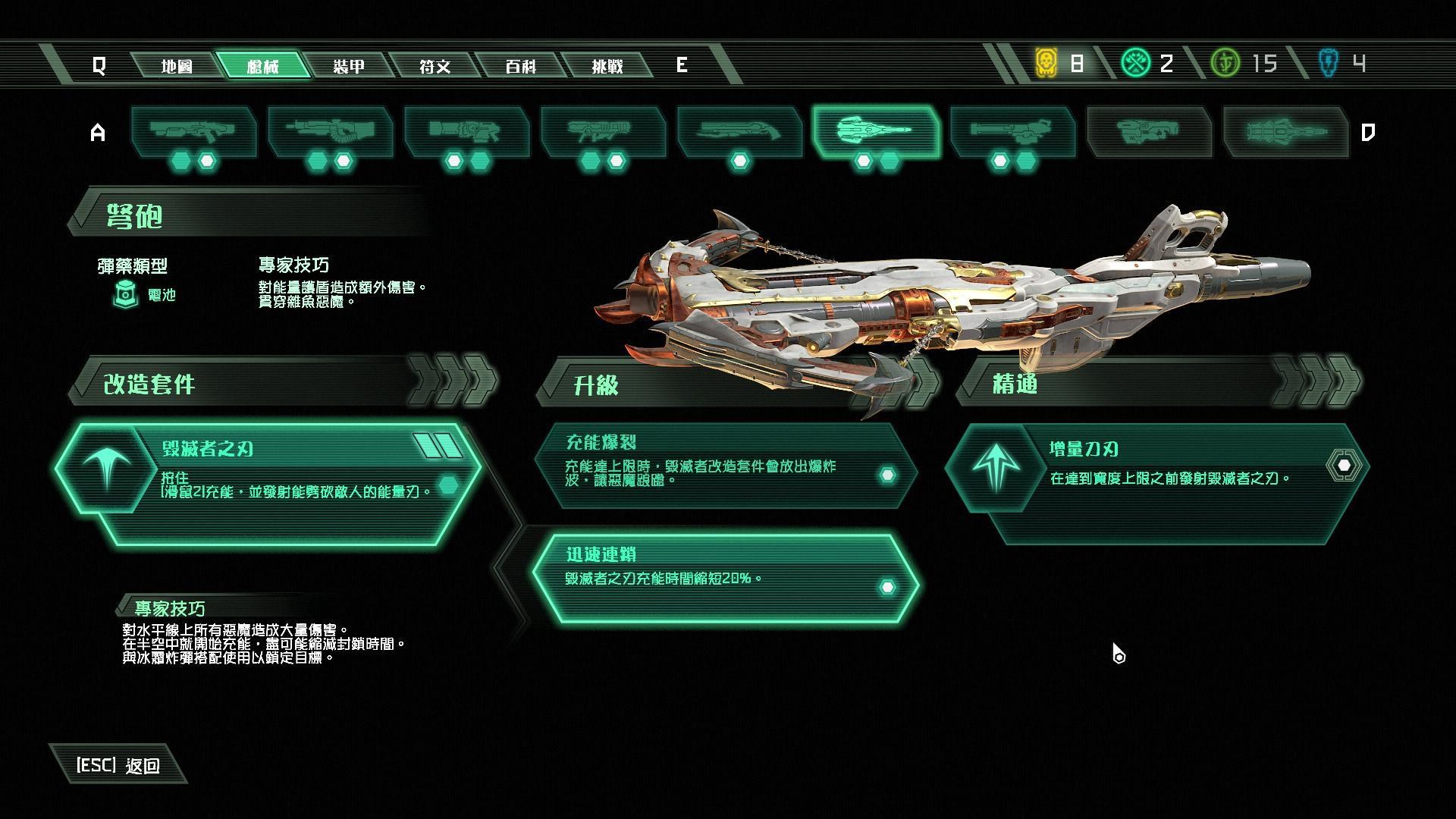Open the 裝甲 armor tab
This screenshot has height=819, width=1456.
[x=349, y=66]
